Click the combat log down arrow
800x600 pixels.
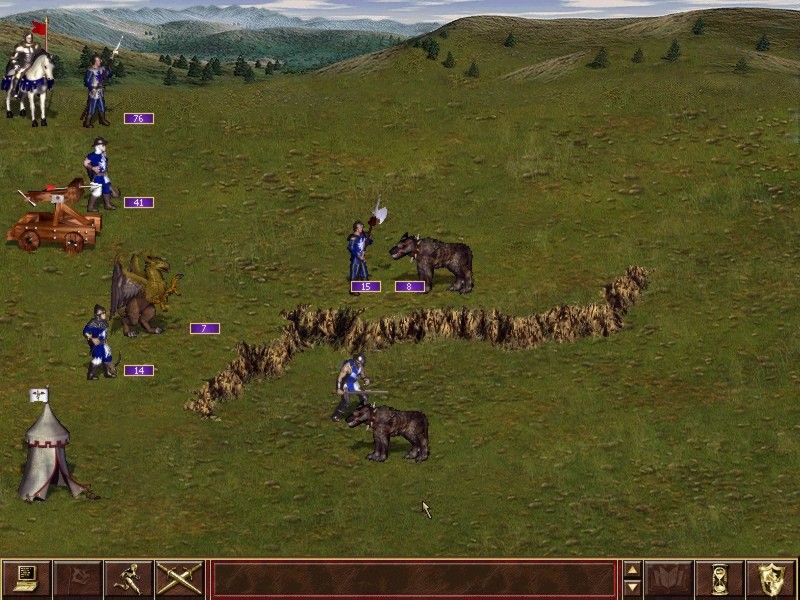coord(631,588)
